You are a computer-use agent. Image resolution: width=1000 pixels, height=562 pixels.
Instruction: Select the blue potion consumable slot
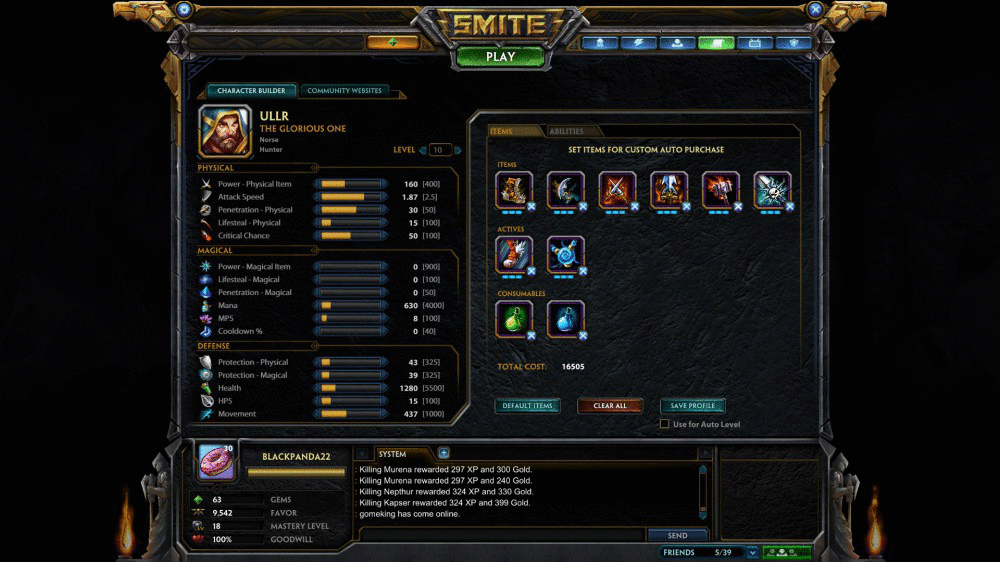point(565,319)
